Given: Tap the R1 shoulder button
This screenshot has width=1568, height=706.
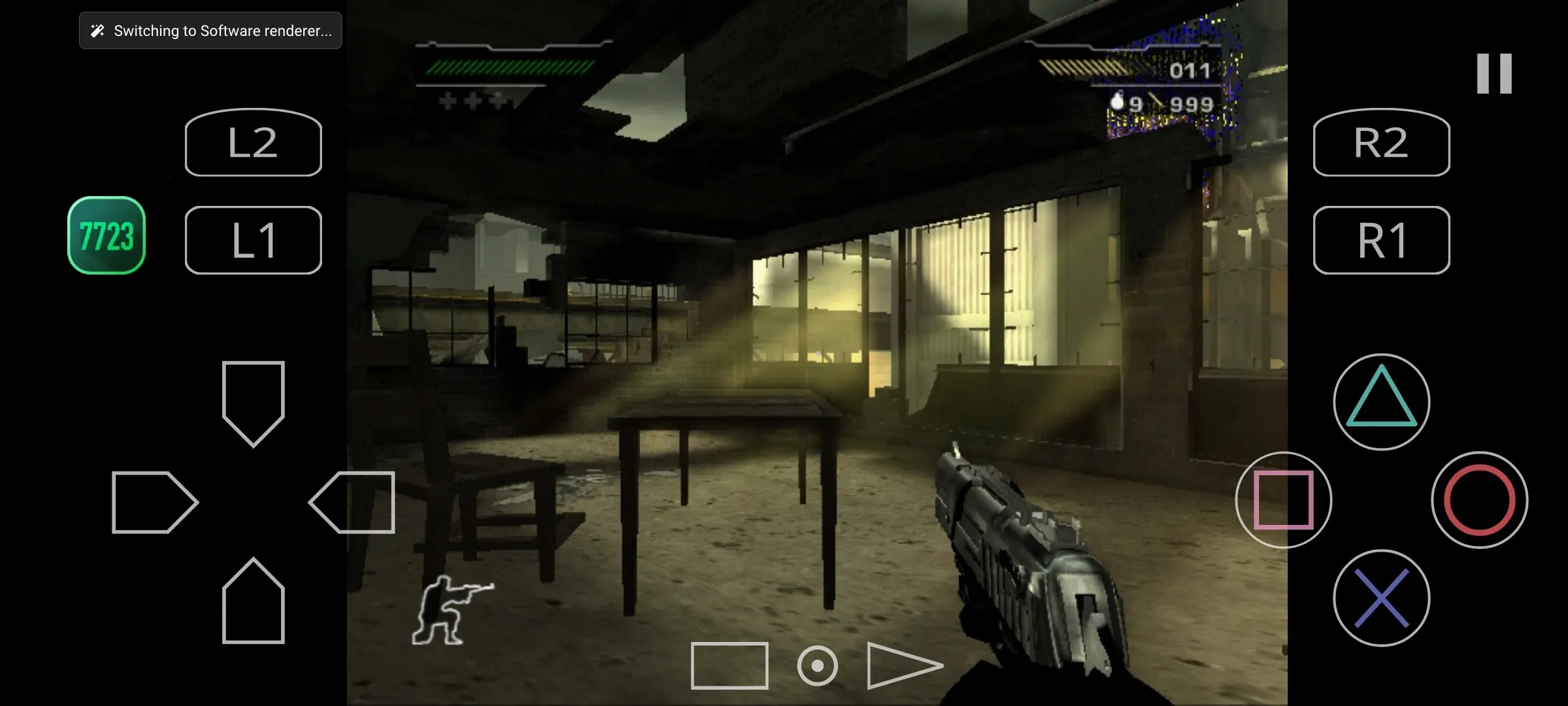Looking at the screenshot, I should (1381, 240).
